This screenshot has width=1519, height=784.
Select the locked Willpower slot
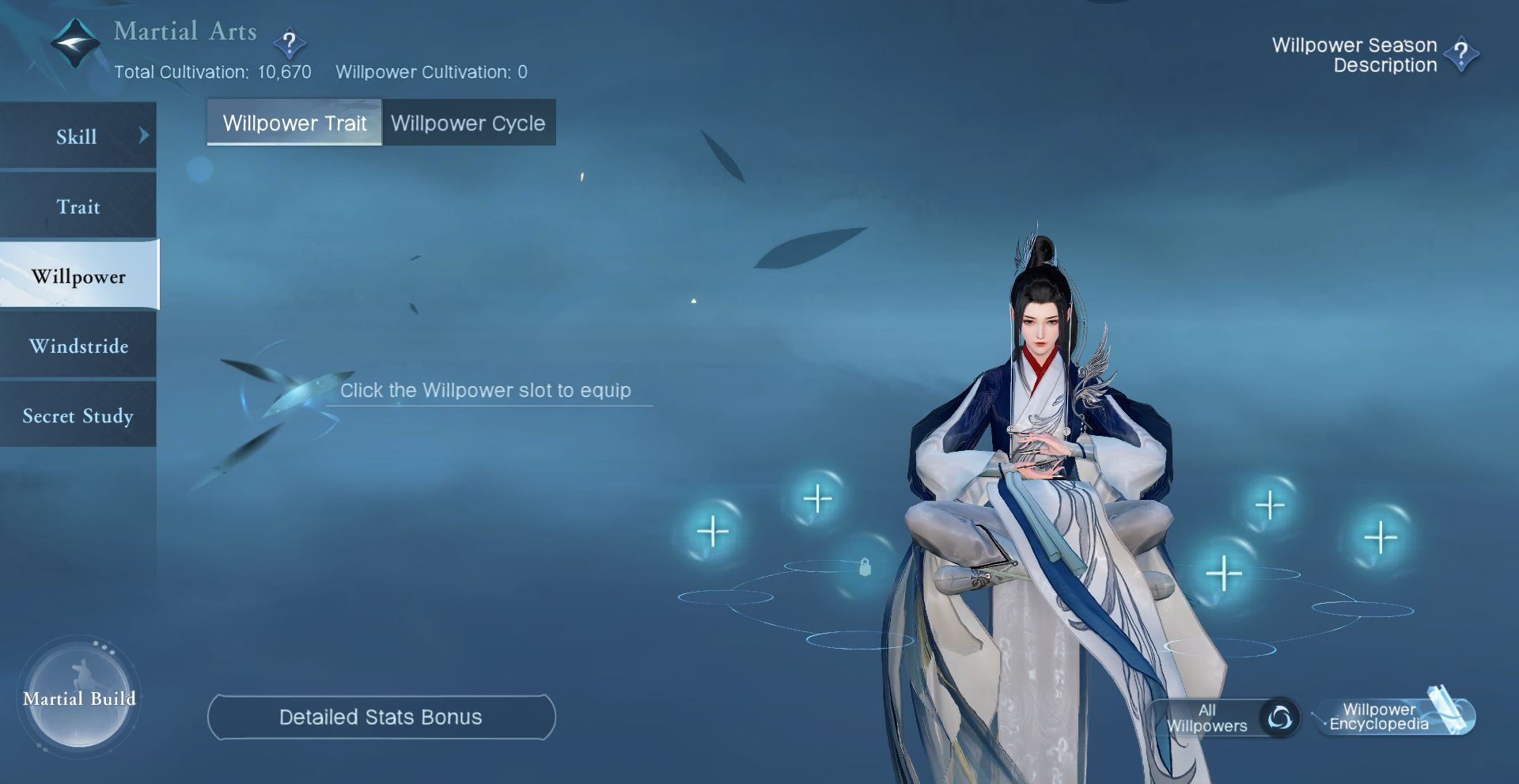(x=865, y=566)
